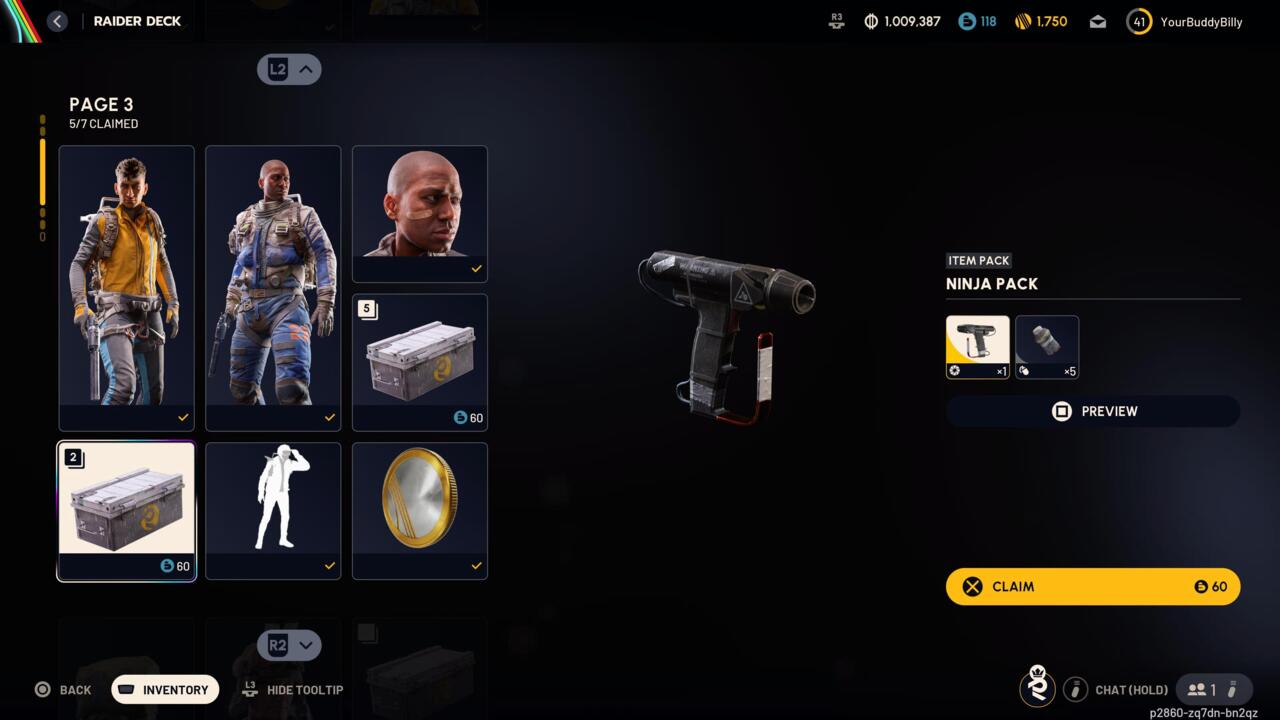Select the yellow jacket raider outfit card
The height and width of the screenshot is (720, 1280).
[x=126, y=287]
